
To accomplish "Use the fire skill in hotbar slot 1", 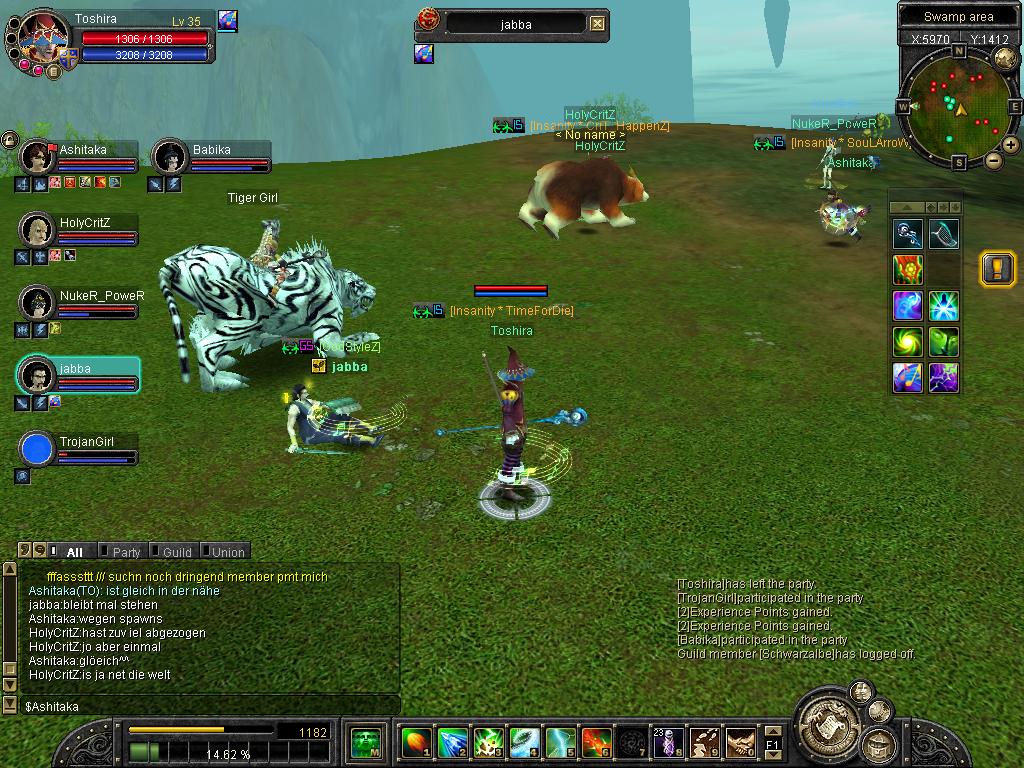I will coord(415,742).
